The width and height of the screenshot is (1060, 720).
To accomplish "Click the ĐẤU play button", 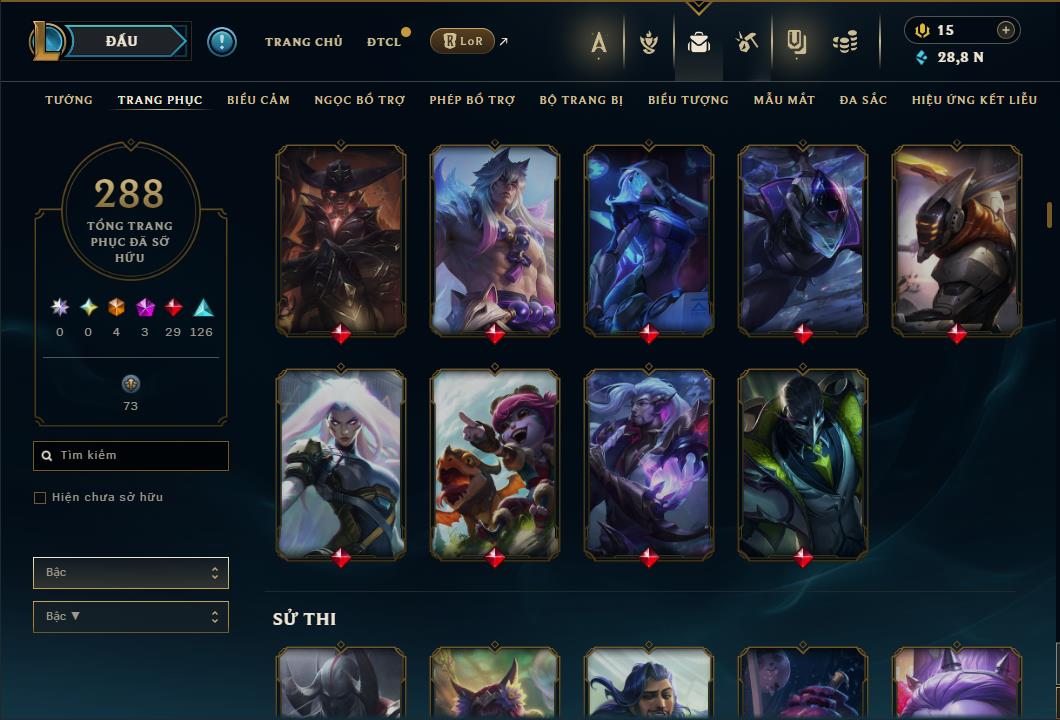I will (122, 41).
